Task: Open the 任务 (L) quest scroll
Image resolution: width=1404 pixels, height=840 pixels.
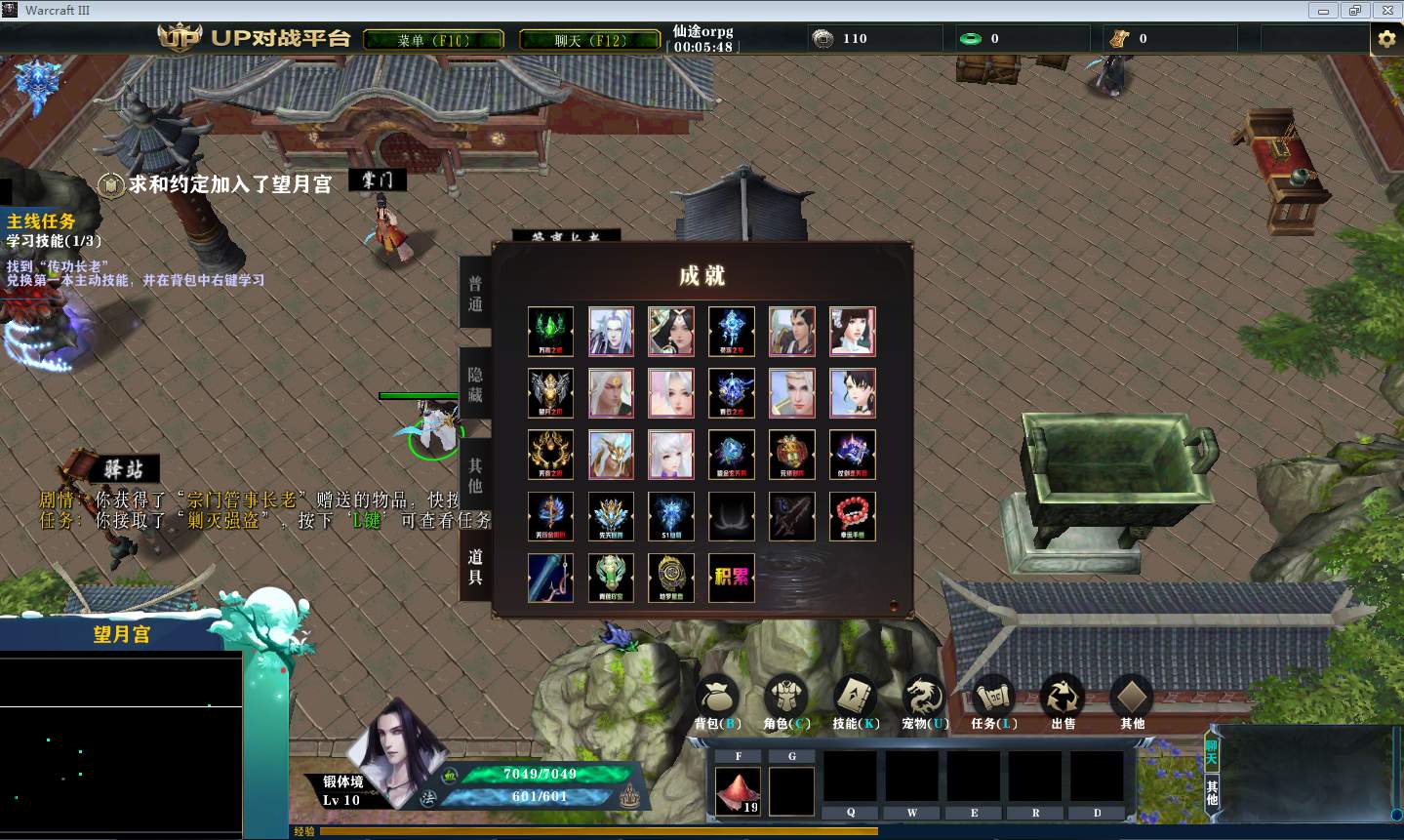Action: coord(993,702)
